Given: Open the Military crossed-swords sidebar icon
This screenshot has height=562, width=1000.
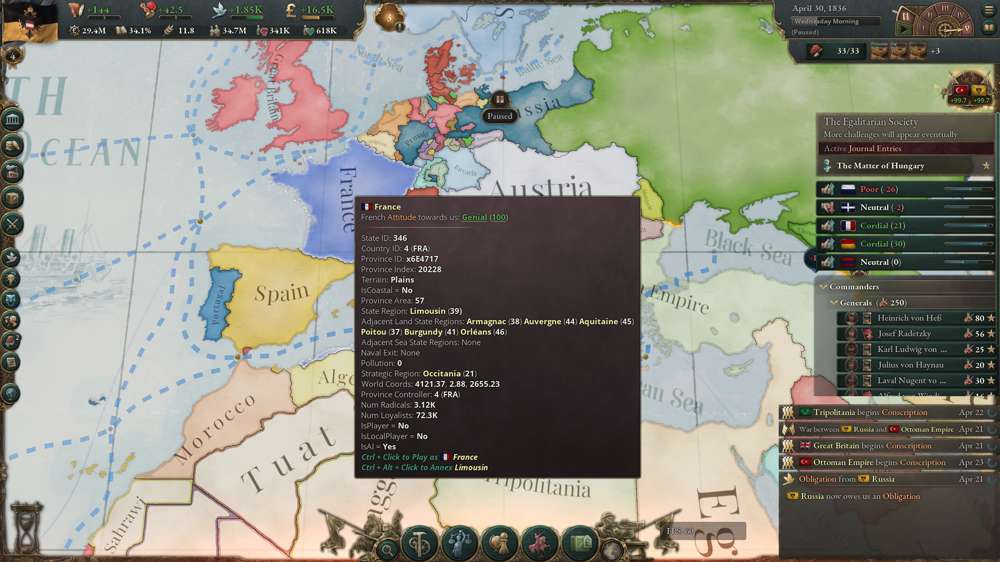Looking at the screenshot, I should tap(12, 224).
